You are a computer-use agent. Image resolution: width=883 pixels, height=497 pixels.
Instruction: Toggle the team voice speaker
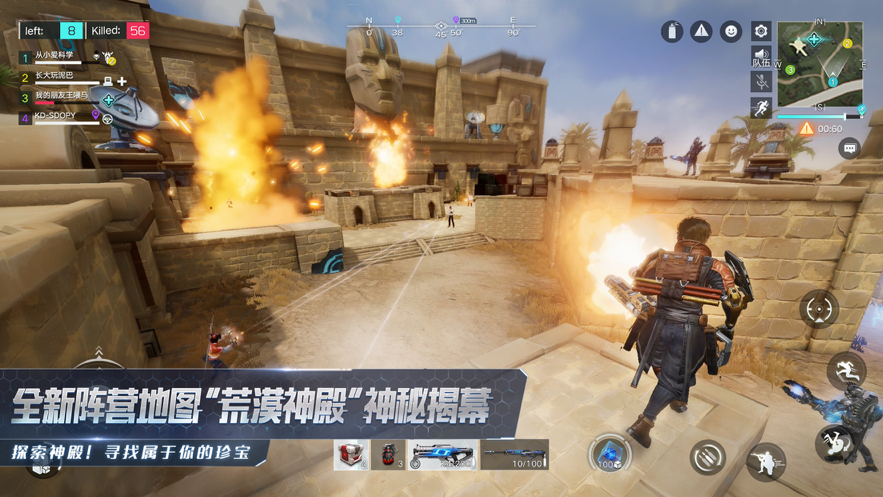tap(761, 57)
